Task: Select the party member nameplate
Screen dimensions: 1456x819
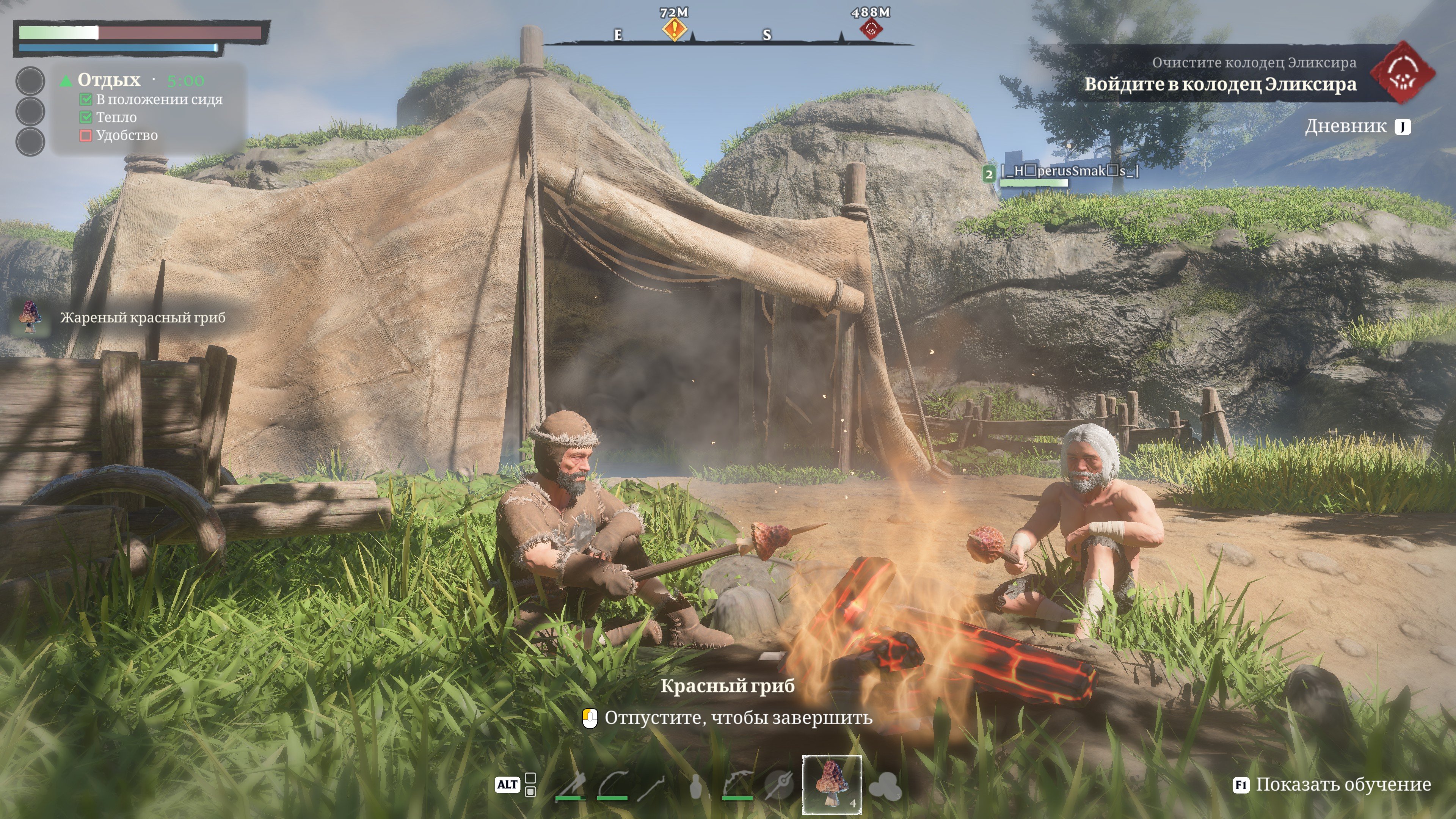Action: (1068, 171)
